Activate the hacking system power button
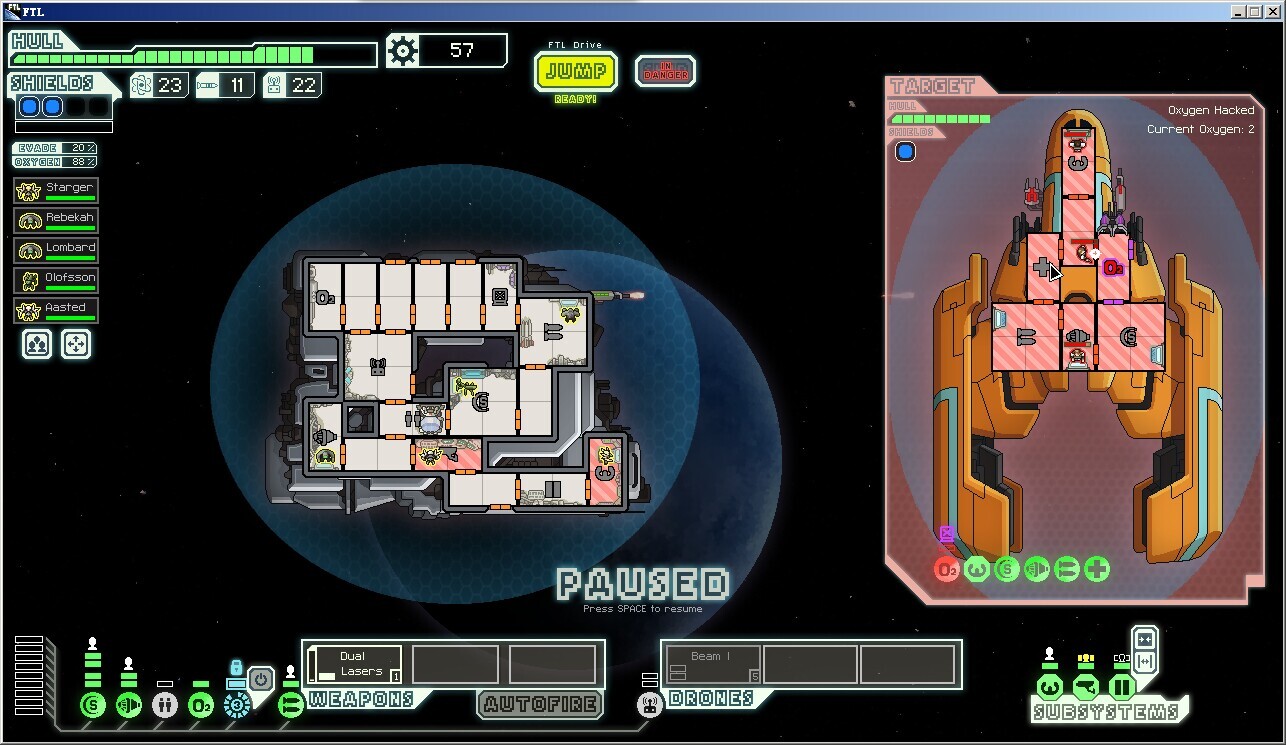Image resolution: width=1286 pixels, height=745 pixels. click(260, 679)
